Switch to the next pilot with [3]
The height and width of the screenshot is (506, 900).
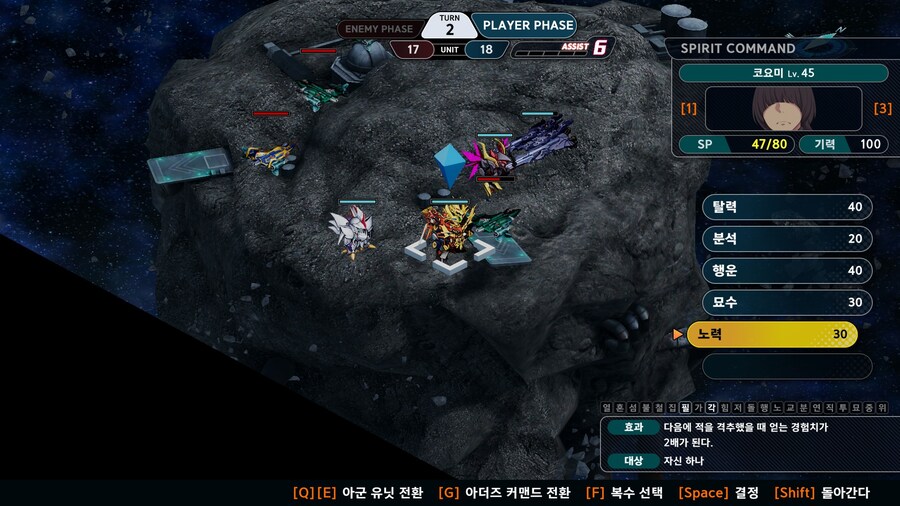click(x=882, y=108)
